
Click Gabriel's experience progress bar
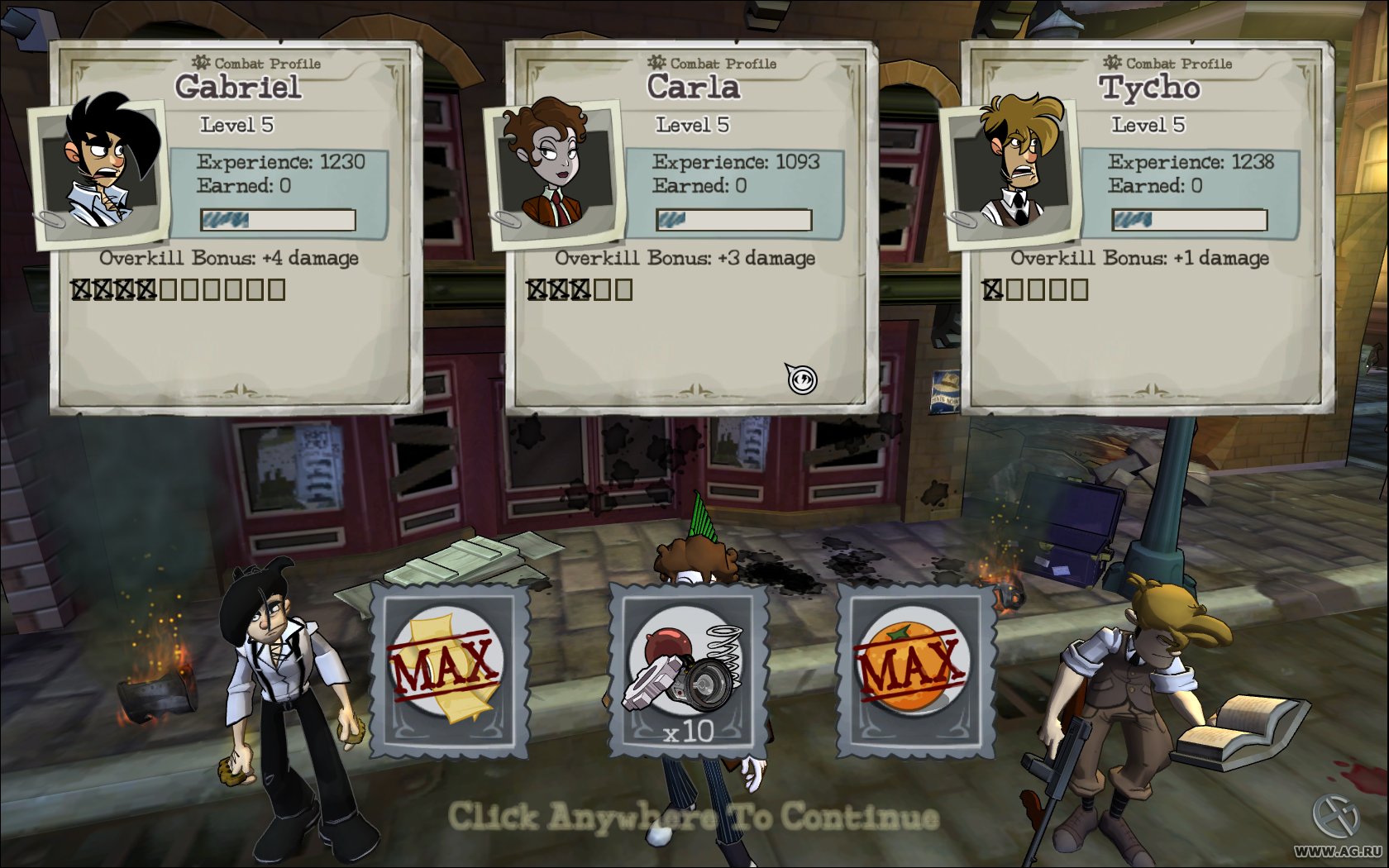coord(279,219)
